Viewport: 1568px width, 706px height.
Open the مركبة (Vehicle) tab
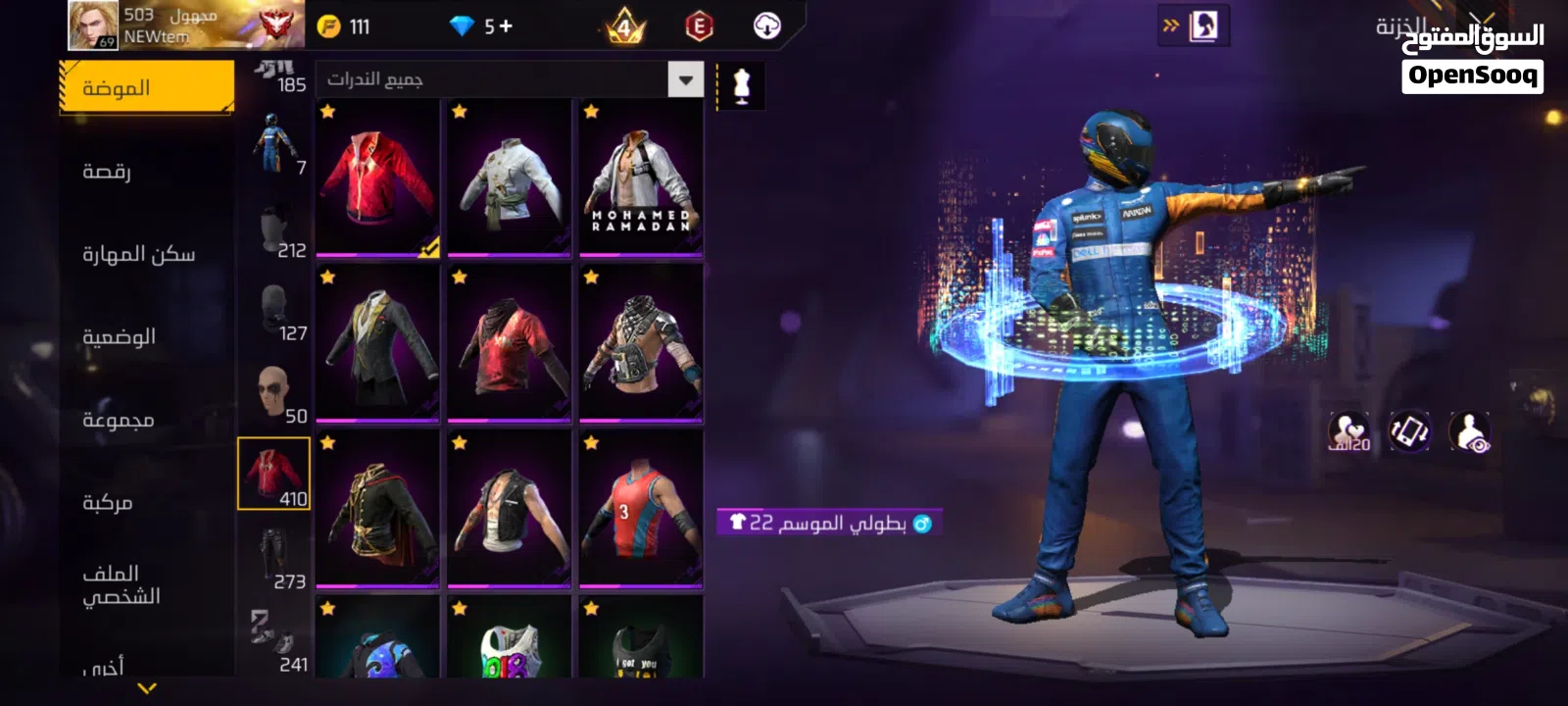click(x=108, y=503)
